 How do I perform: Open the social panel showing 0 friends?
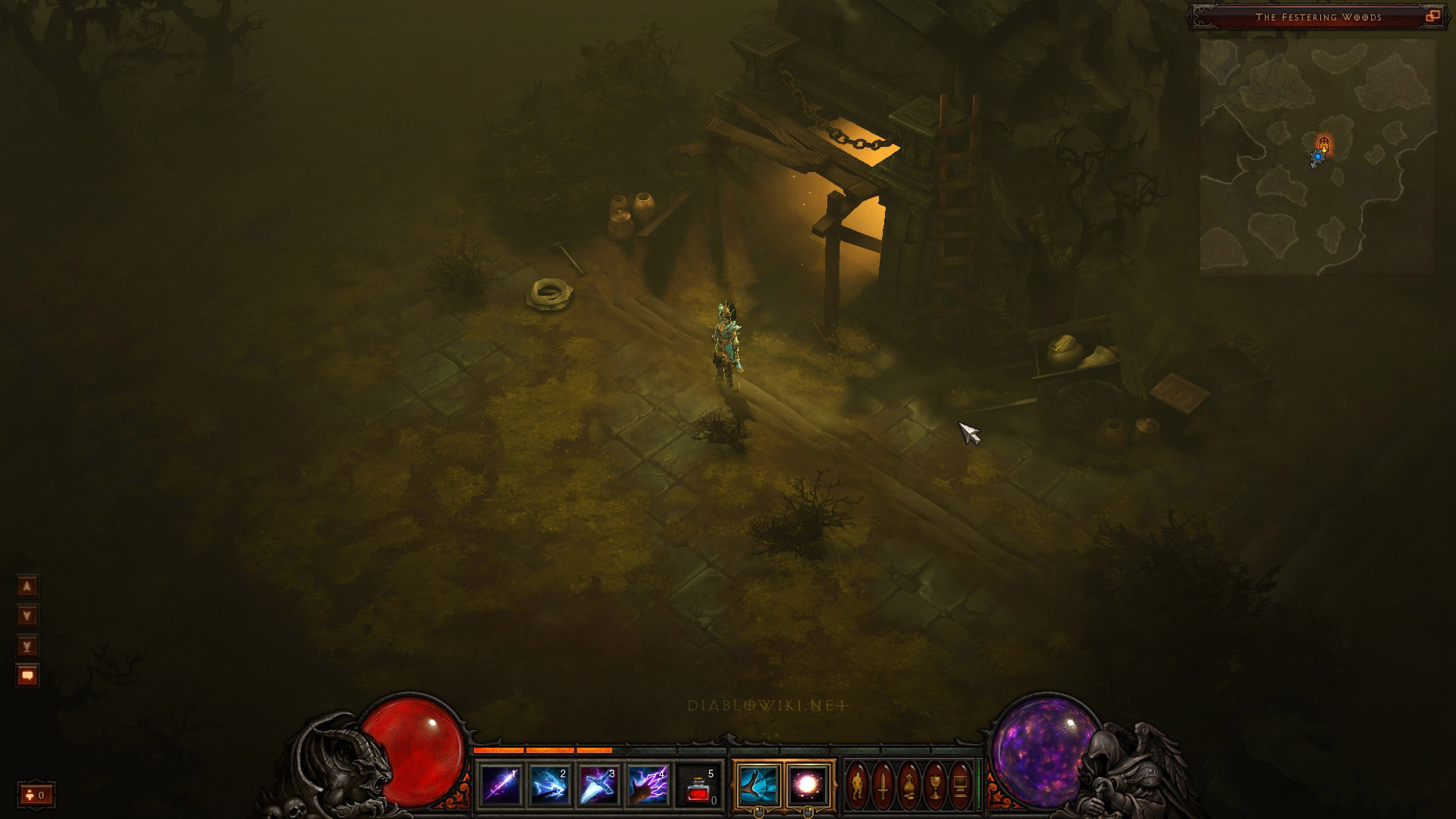point(36,795)
